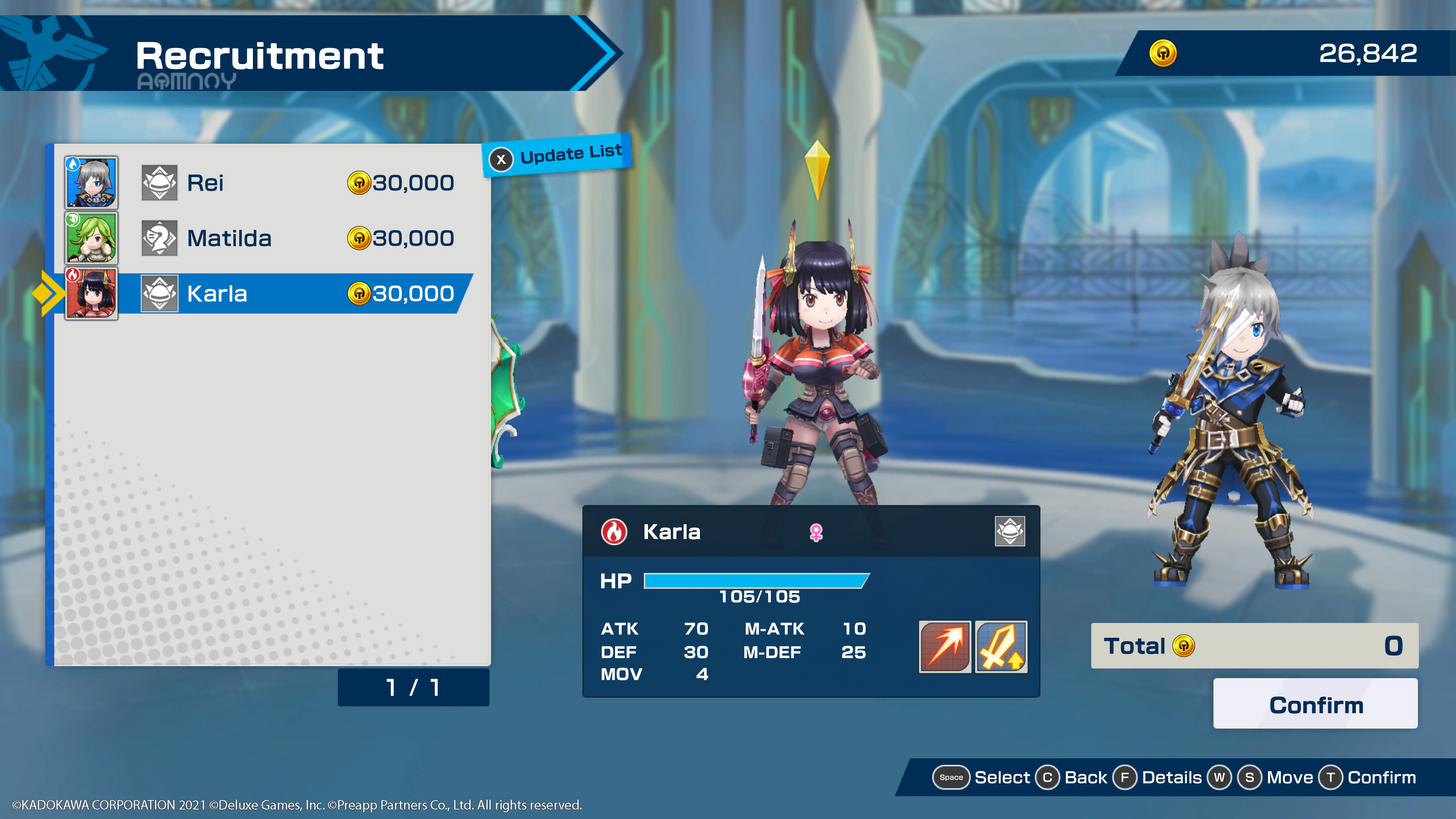Image resolution: width=1456 pixels, height=819 pixels.
Task: Inspect Karla's red arrow skill icon
Action: click(945, 646)
